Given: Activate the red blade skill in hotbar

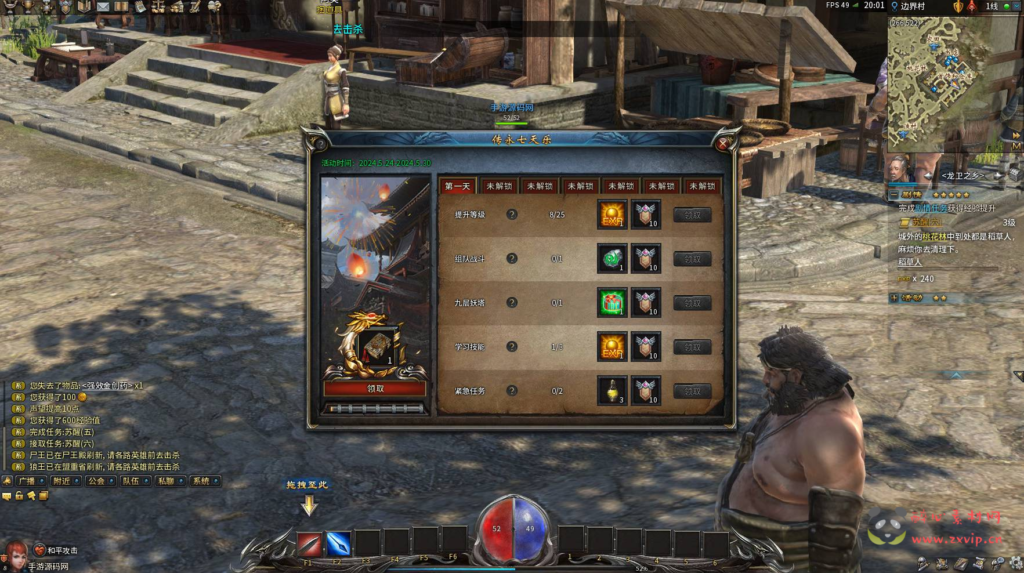Looking at the screenshot, I should 309,543.
